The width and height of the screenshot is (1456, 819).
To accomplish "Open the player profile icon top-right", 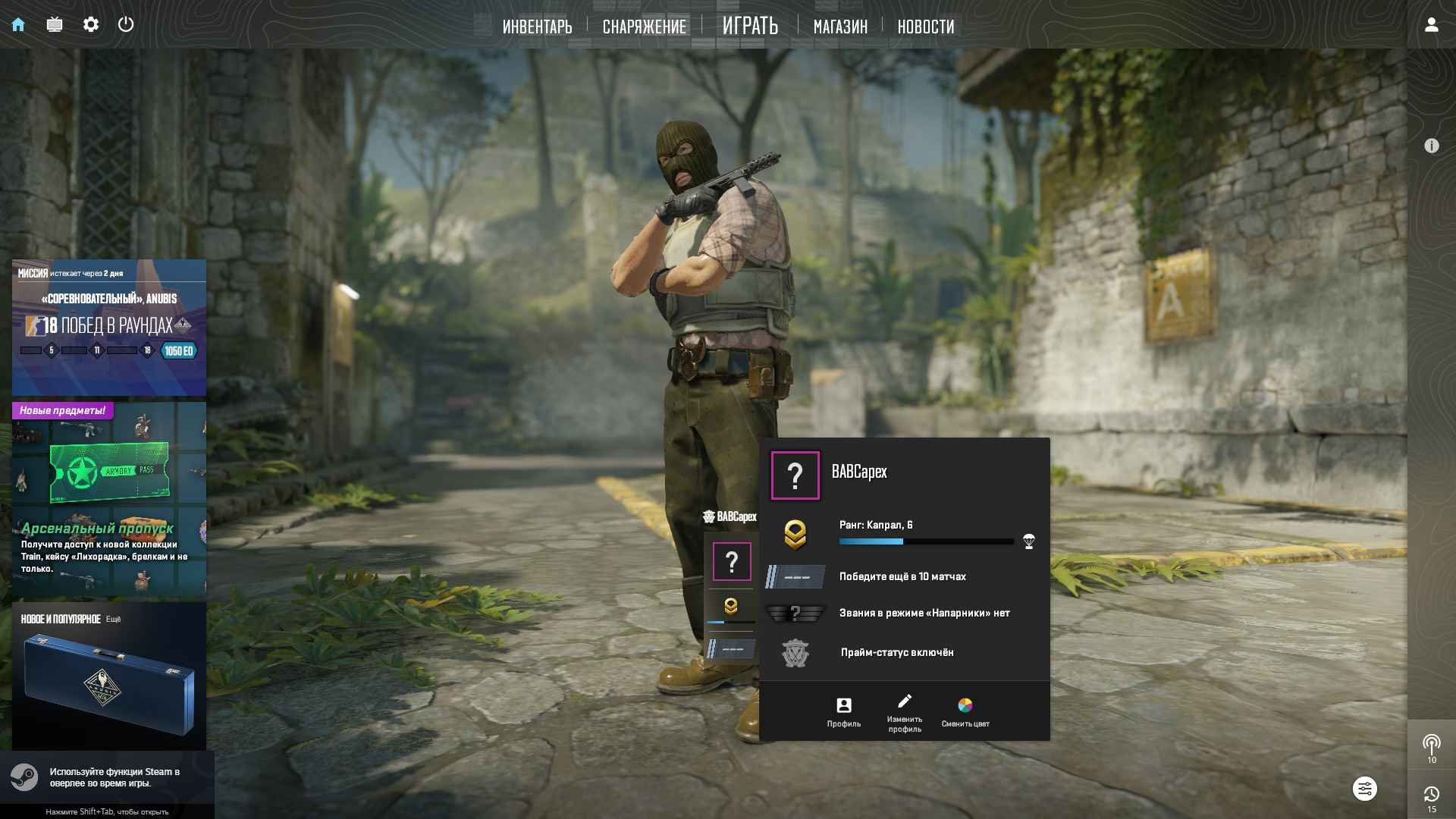I will 1431,25.
